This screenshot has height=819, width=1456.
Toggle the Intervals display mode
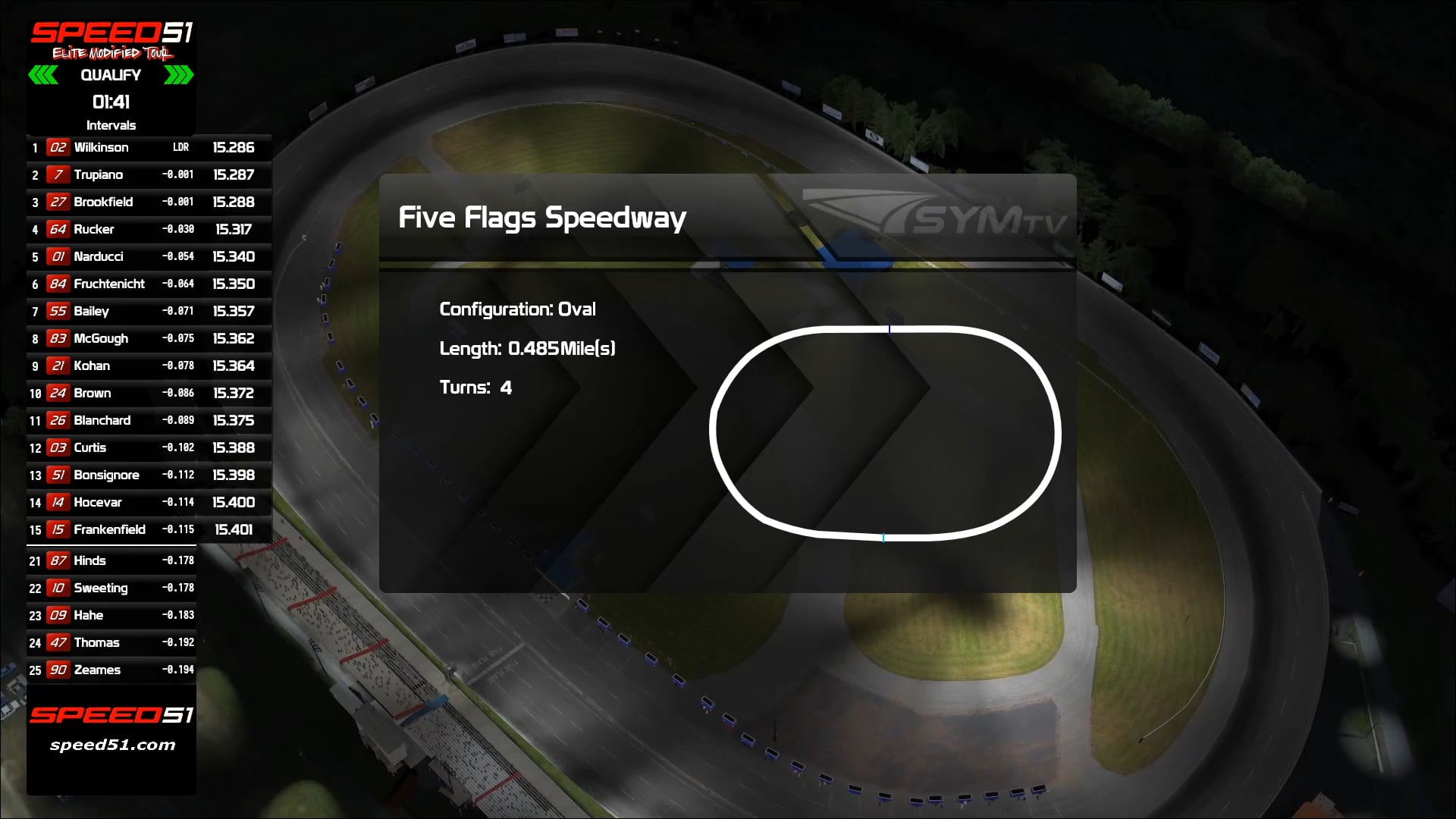111,125
